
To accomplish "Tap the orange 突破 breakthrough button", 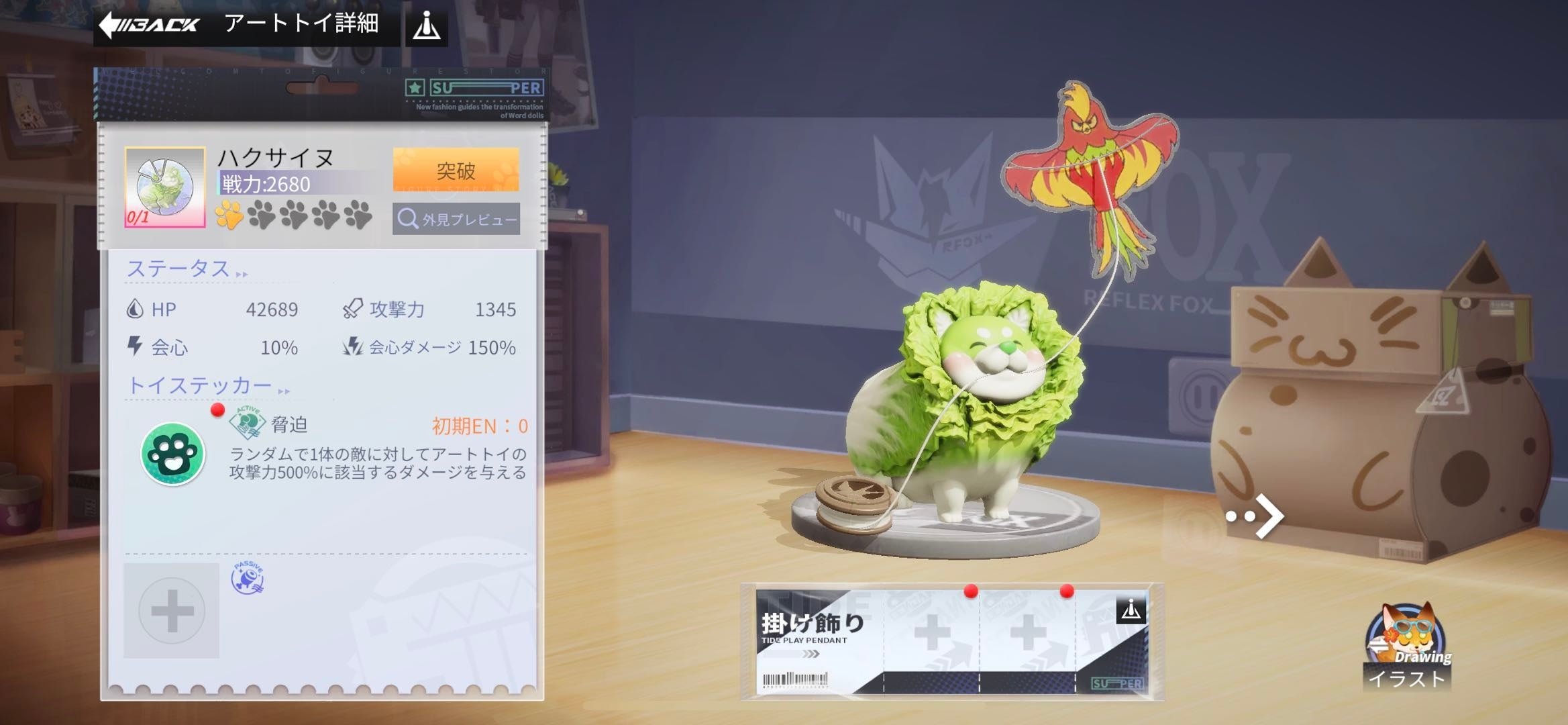I will [456, 171].
